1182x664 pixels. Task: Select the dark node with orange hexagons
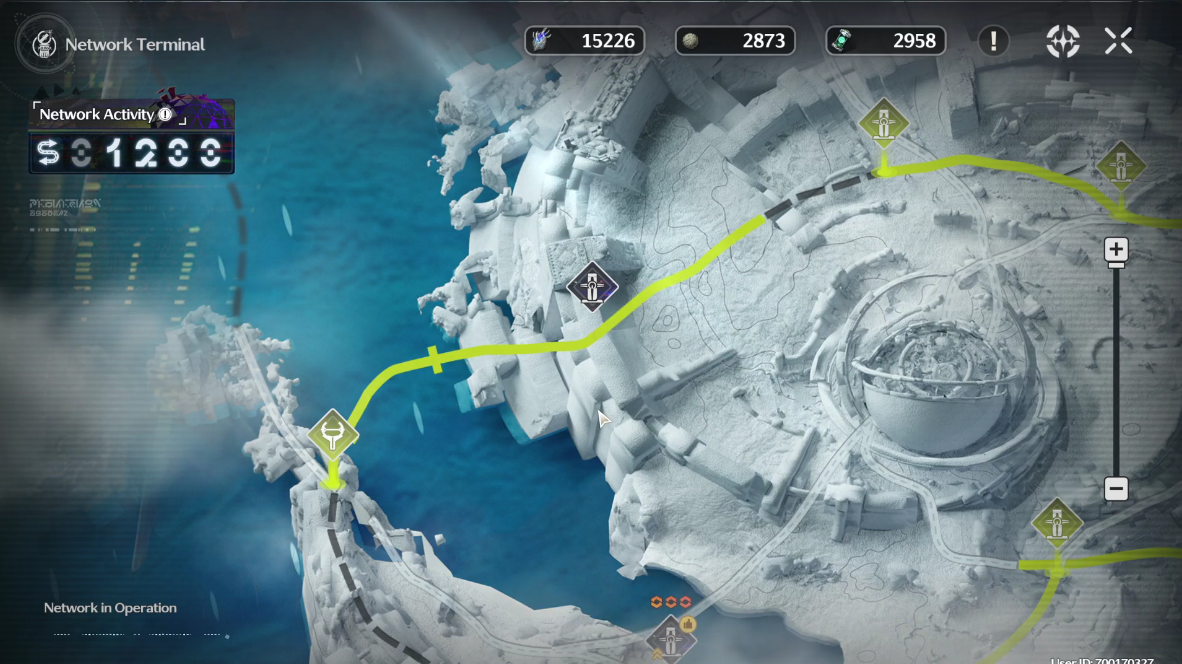[669, 636]
